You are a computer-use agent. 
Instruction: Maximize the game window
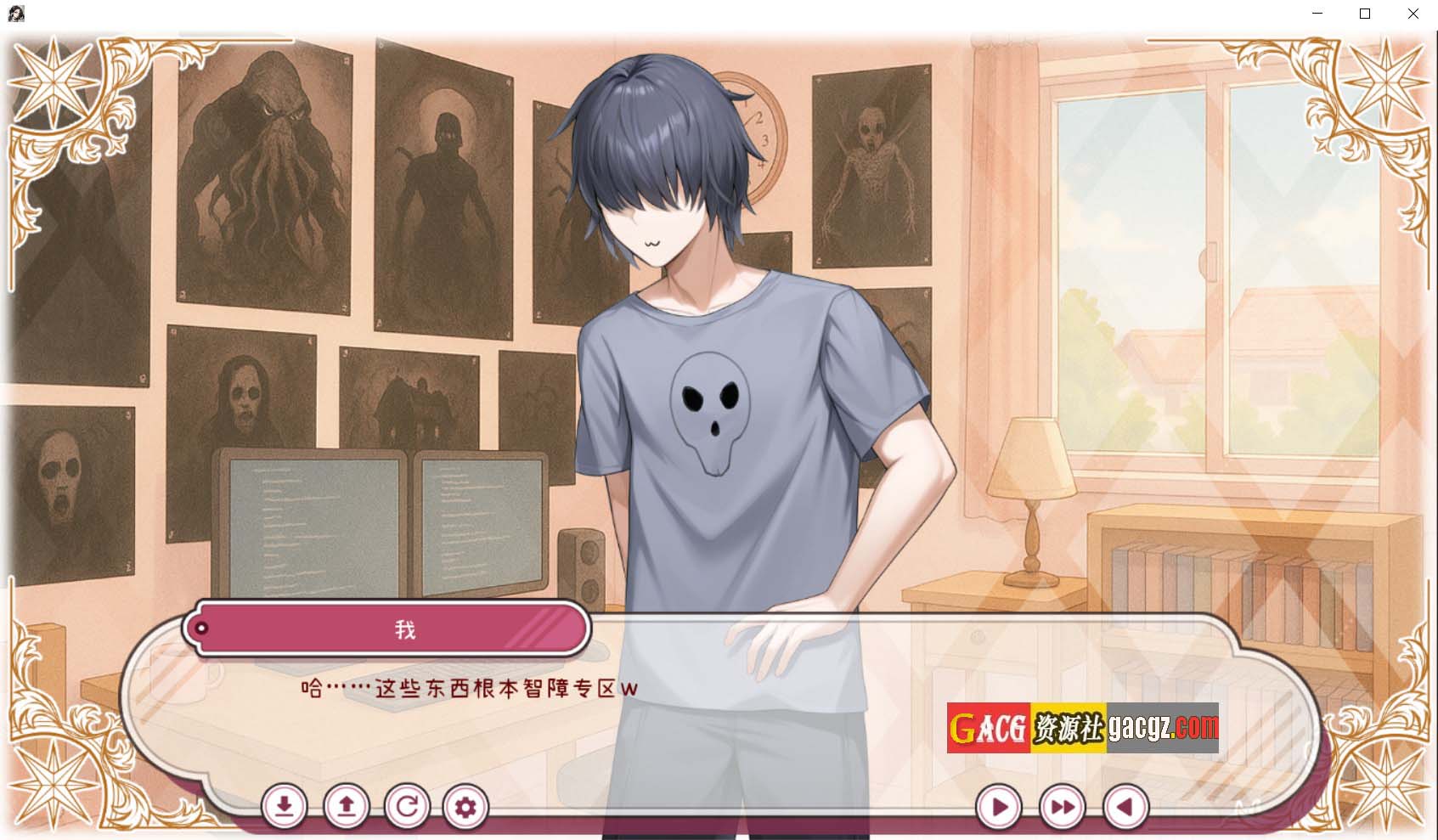click(1365, 14)
